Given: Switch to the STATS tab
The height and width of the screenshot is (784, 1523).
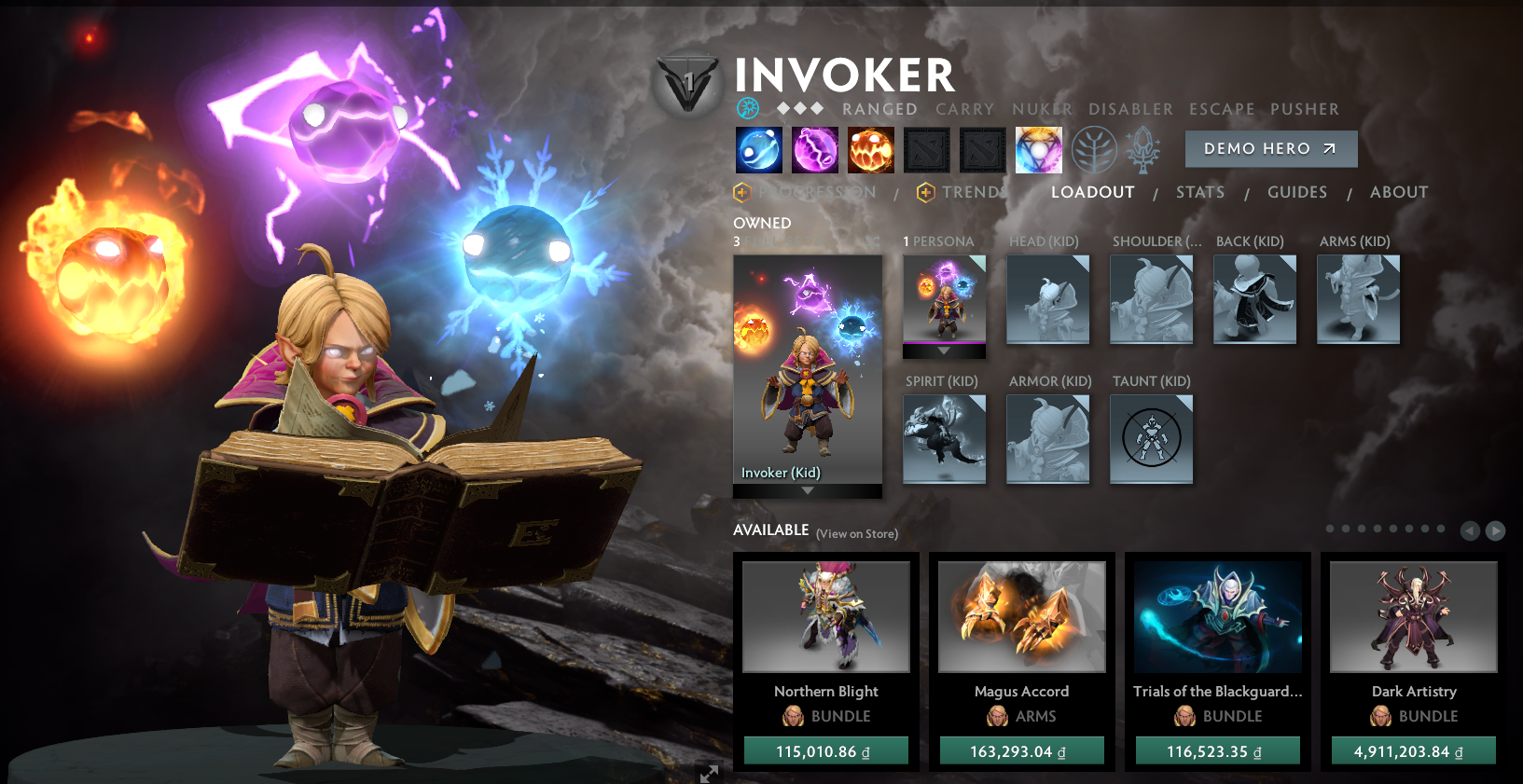Looking at the screenshot, I should point(1199,192).
